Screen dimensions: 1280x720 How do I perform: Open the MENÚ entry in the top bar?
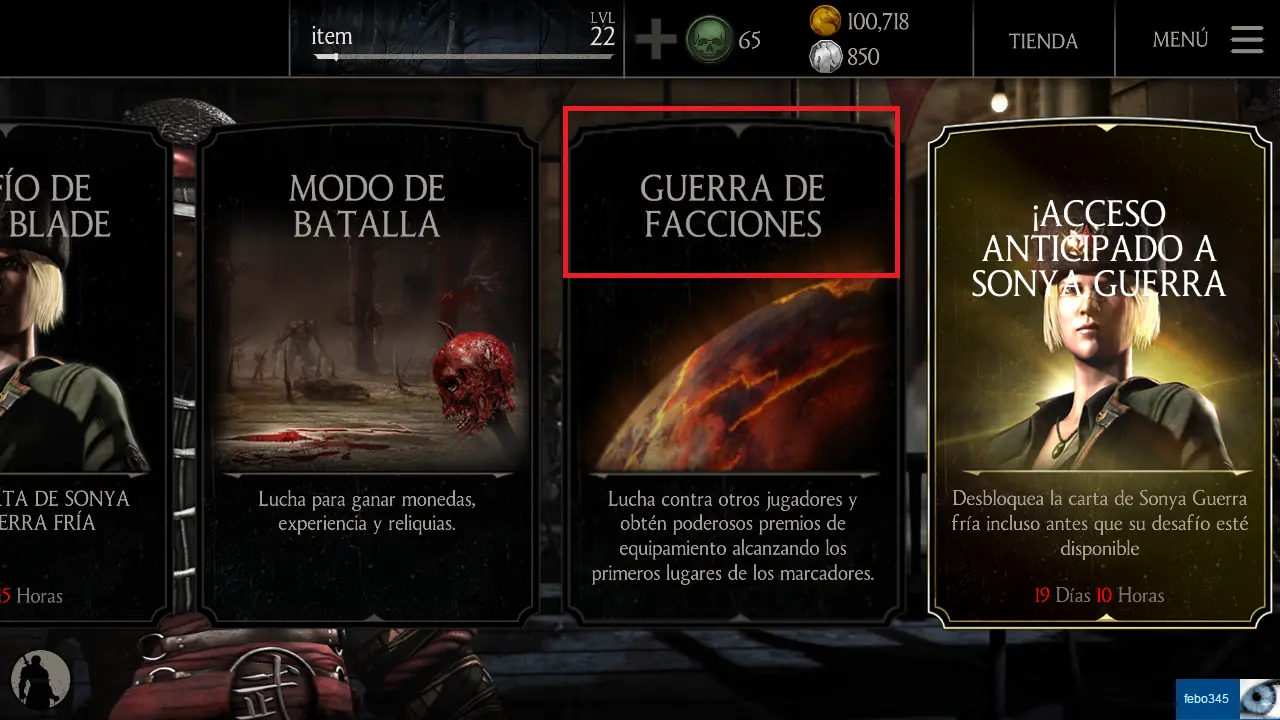click(1180, 39)
